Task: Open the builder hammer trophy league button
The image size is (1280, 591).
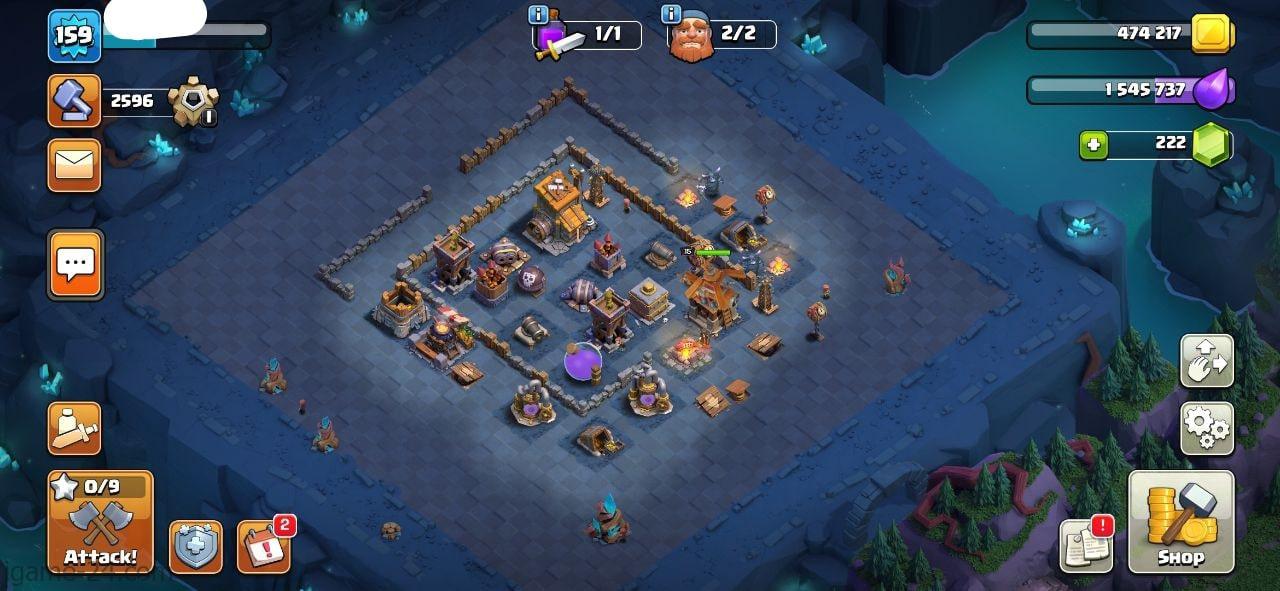Action: tap(75, 101)
